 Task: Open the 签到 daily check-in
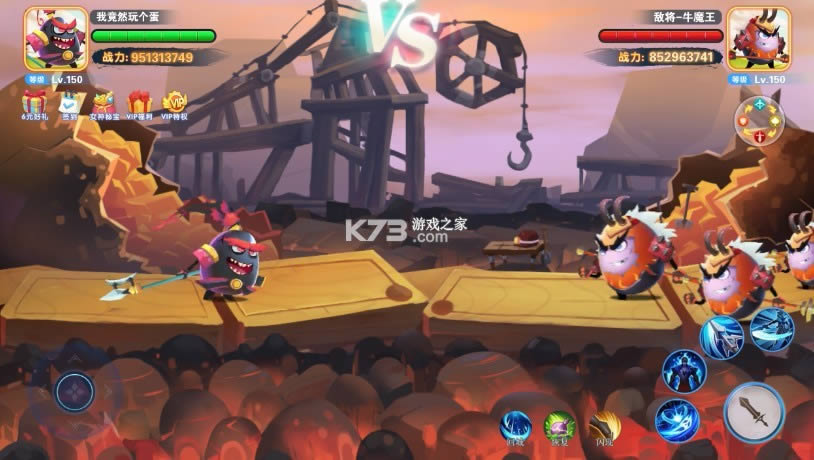pyautogui.click(x=69, y=103)
